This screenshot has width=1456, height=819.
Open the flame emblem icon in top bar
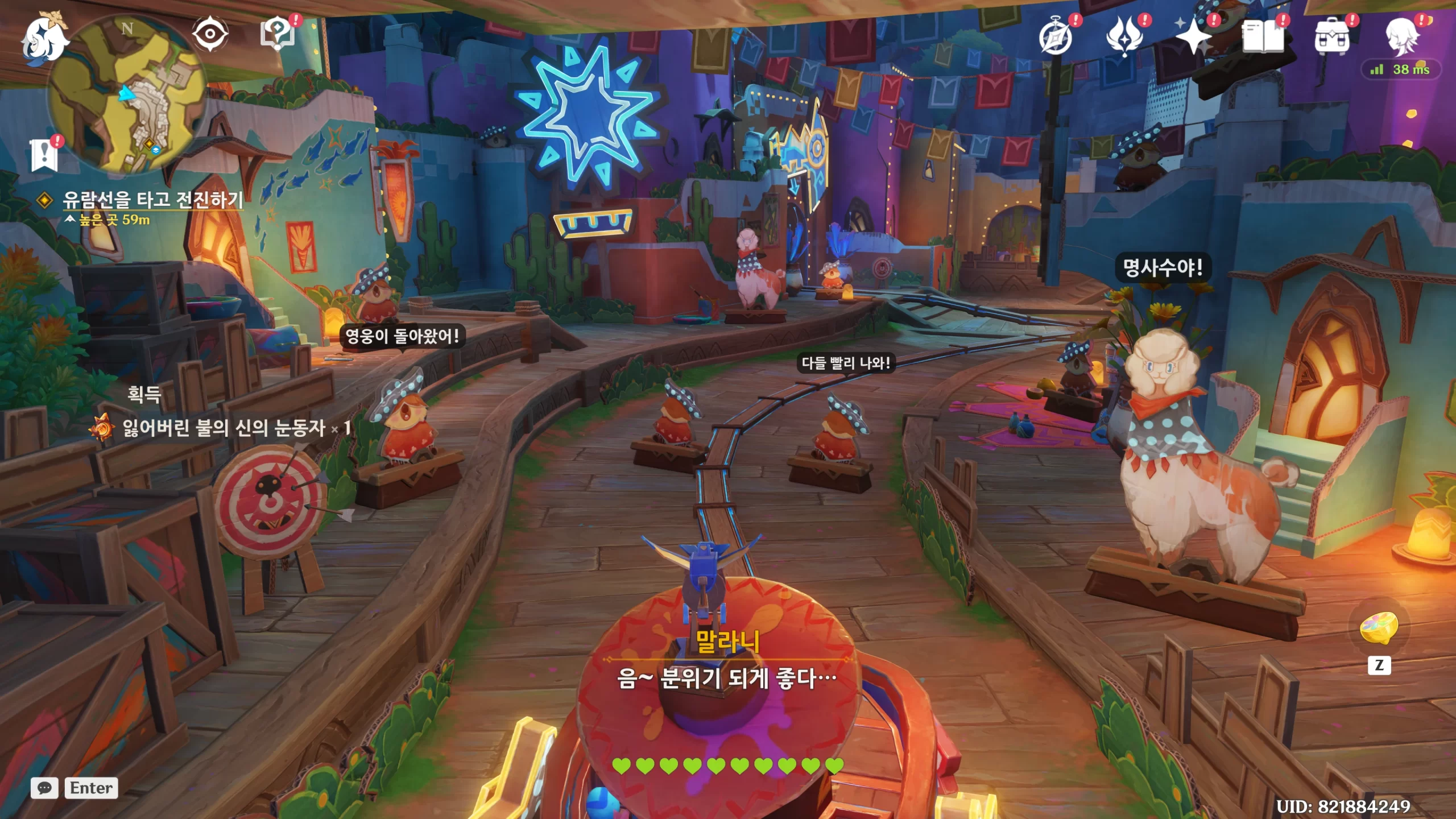(1124, 36)
